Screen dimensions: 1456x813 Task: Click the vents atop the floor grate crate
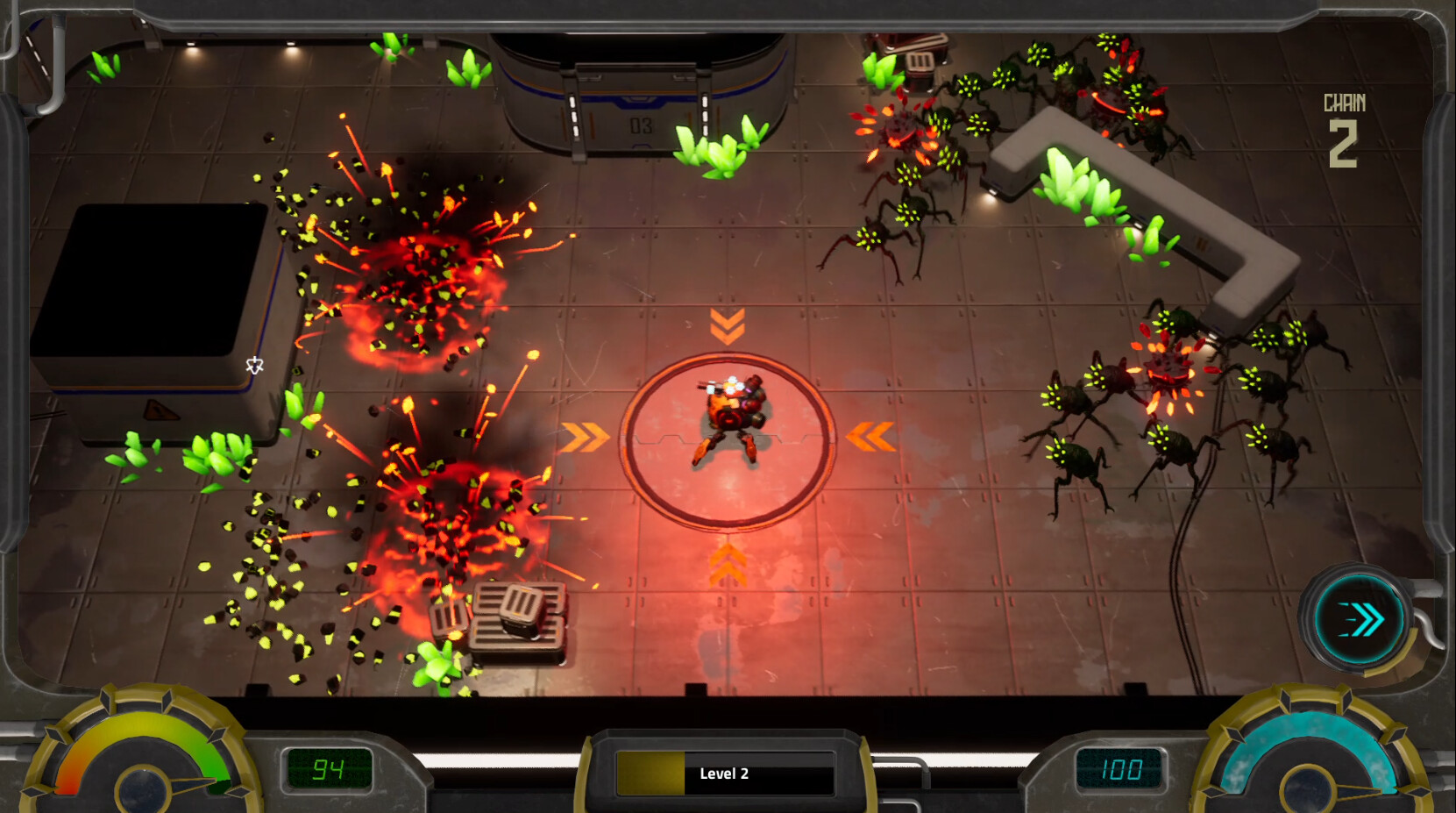click(517, 603)
